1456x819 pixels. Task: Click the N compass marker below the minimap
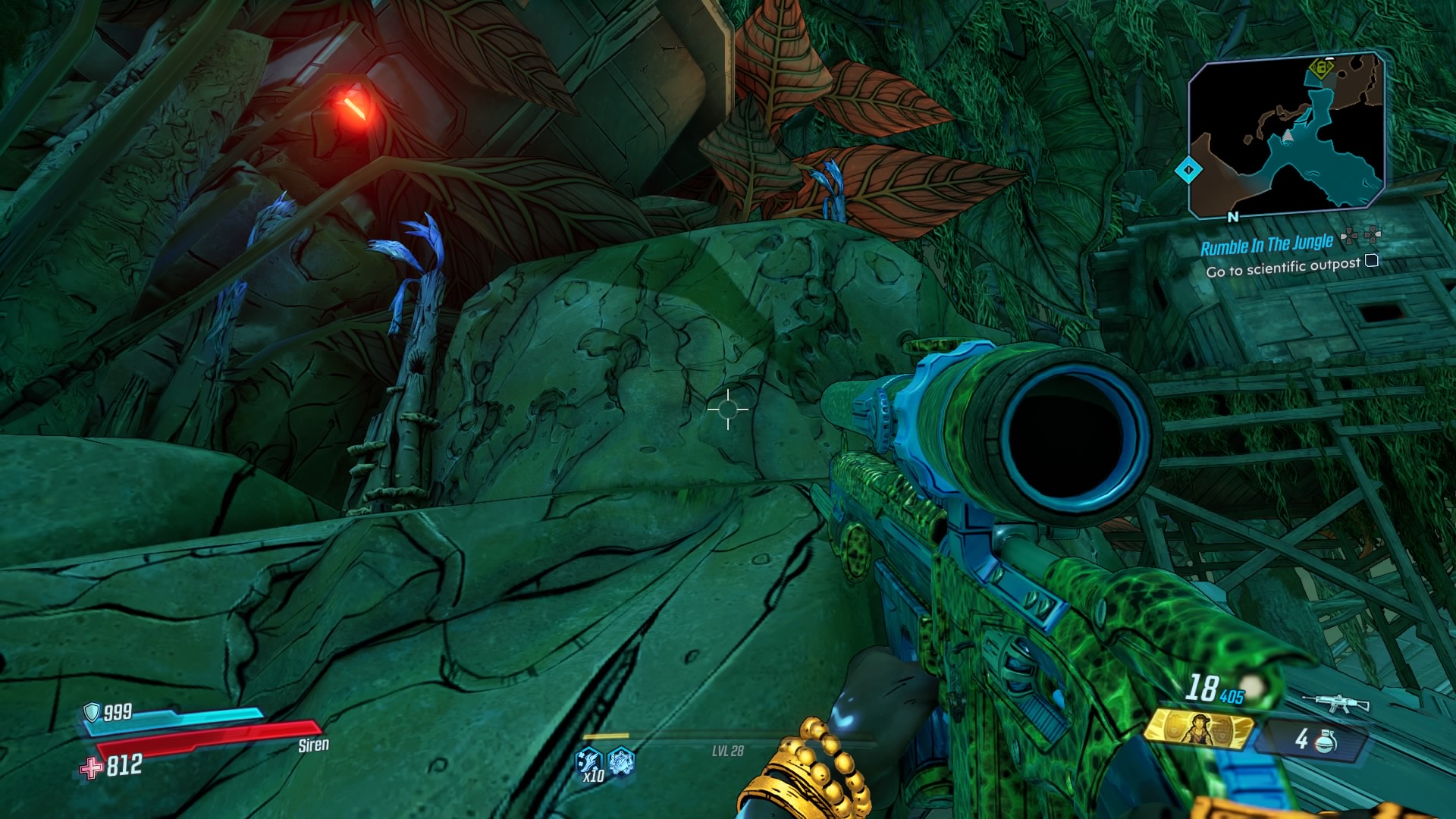tap(1233, 217)
